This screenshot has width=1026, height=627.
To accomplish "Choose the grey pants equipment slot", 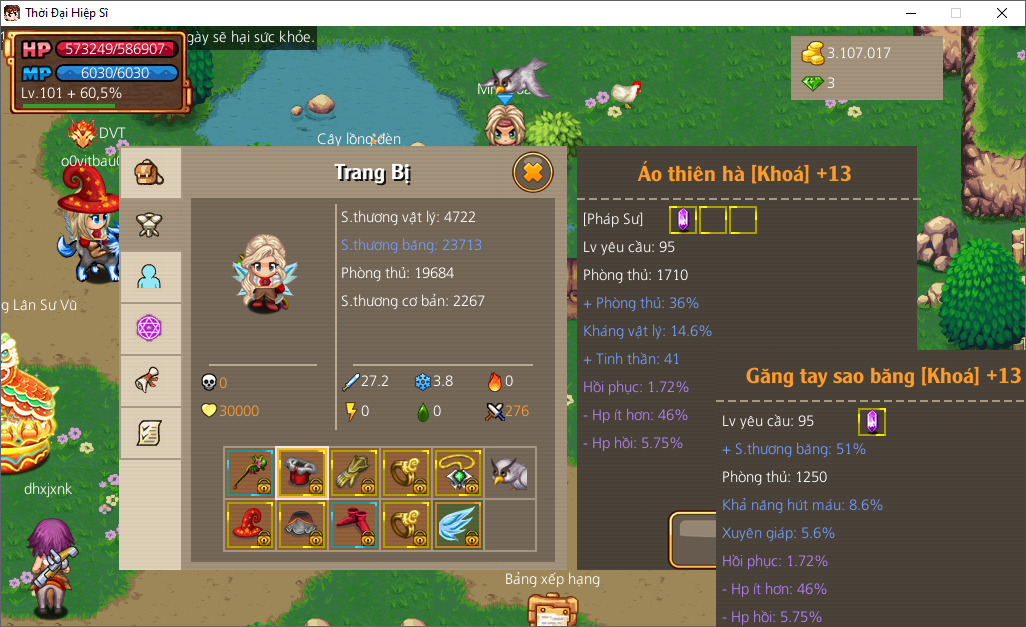I will tap(302, 525).
